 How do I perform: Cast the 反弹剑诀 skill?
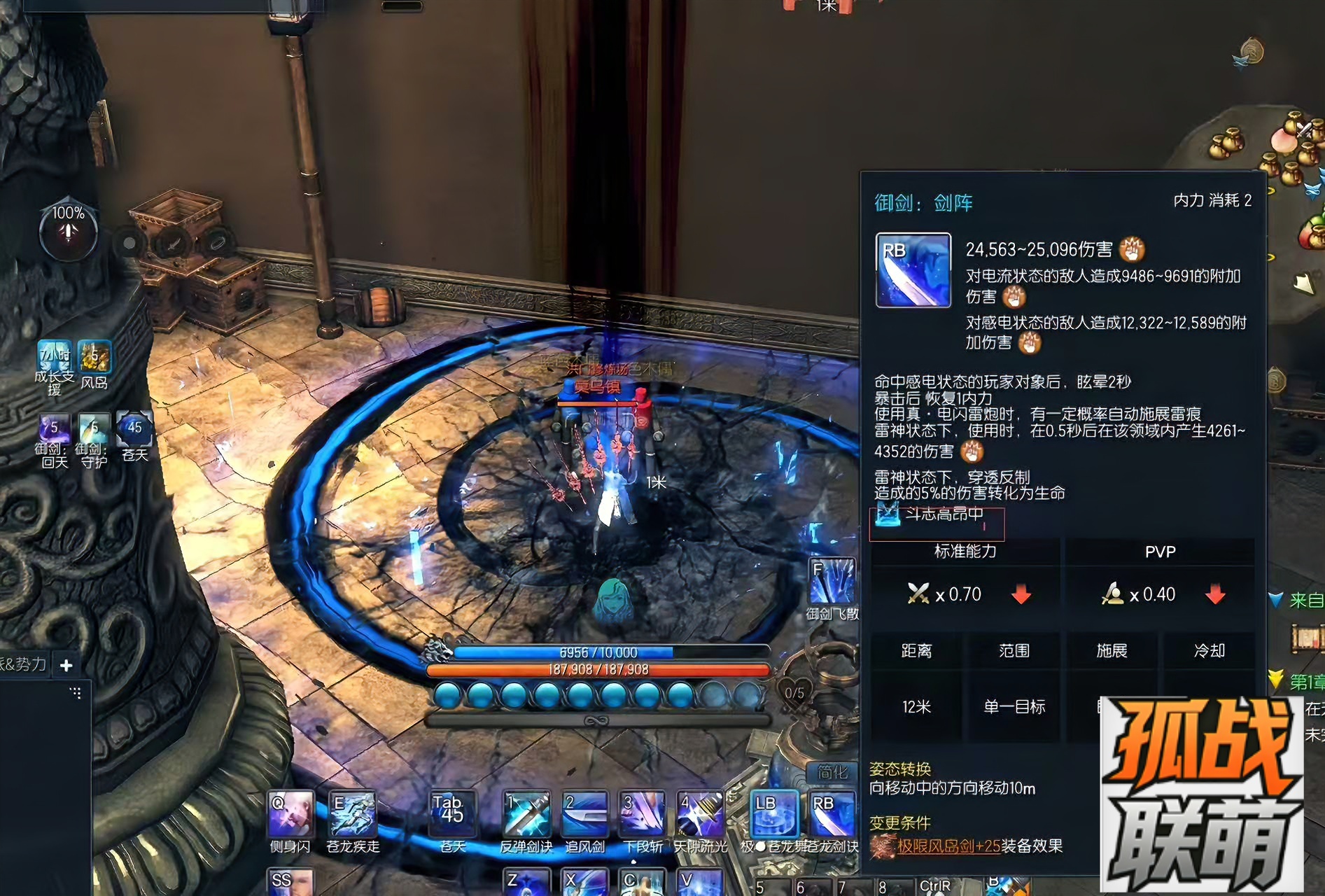(527, 813)
